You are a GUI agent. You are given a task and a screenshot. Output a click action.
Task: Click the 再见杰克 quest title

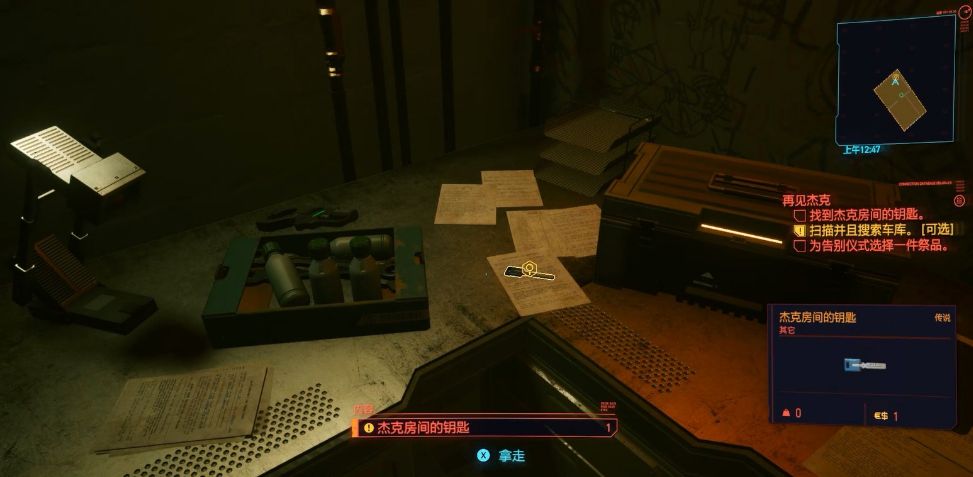point(806,200)
